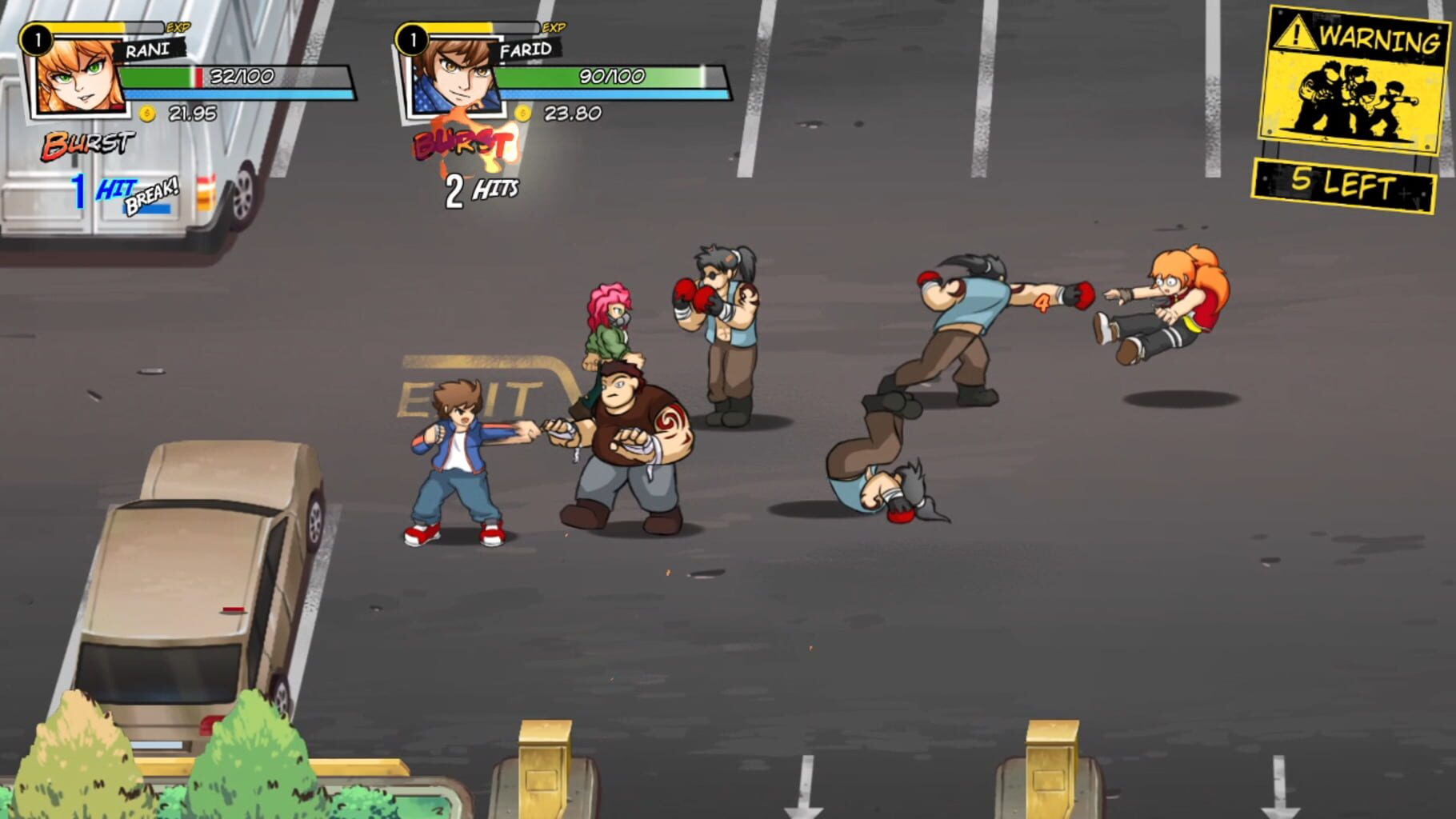Image resolution: width=1456 pixels, height=819 pixels.
Task: Click the warning triangle symbol
Action: tap(1294, 34)
